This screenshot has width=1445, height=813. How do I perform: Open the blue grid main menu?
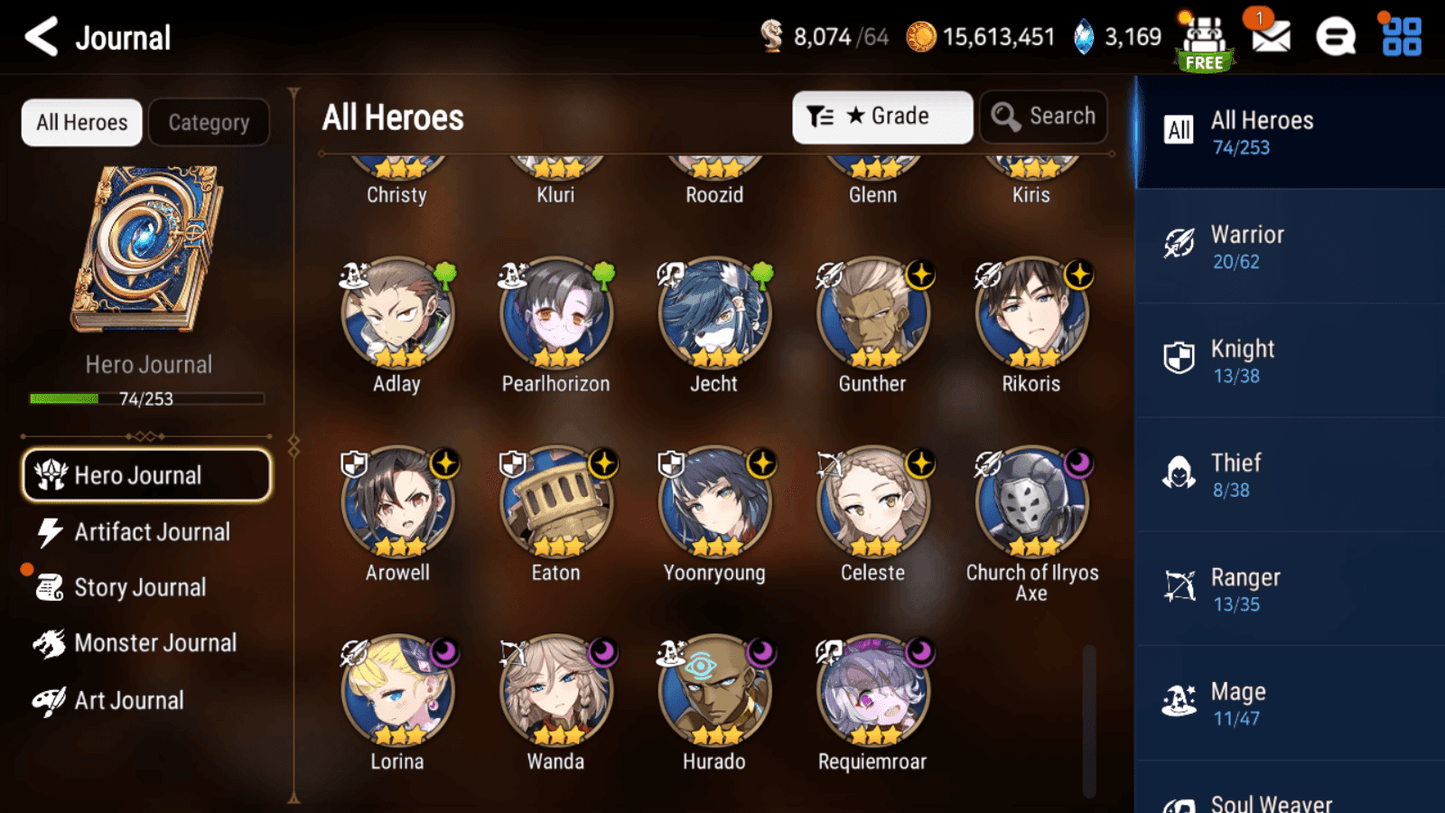coord(1401,37)
